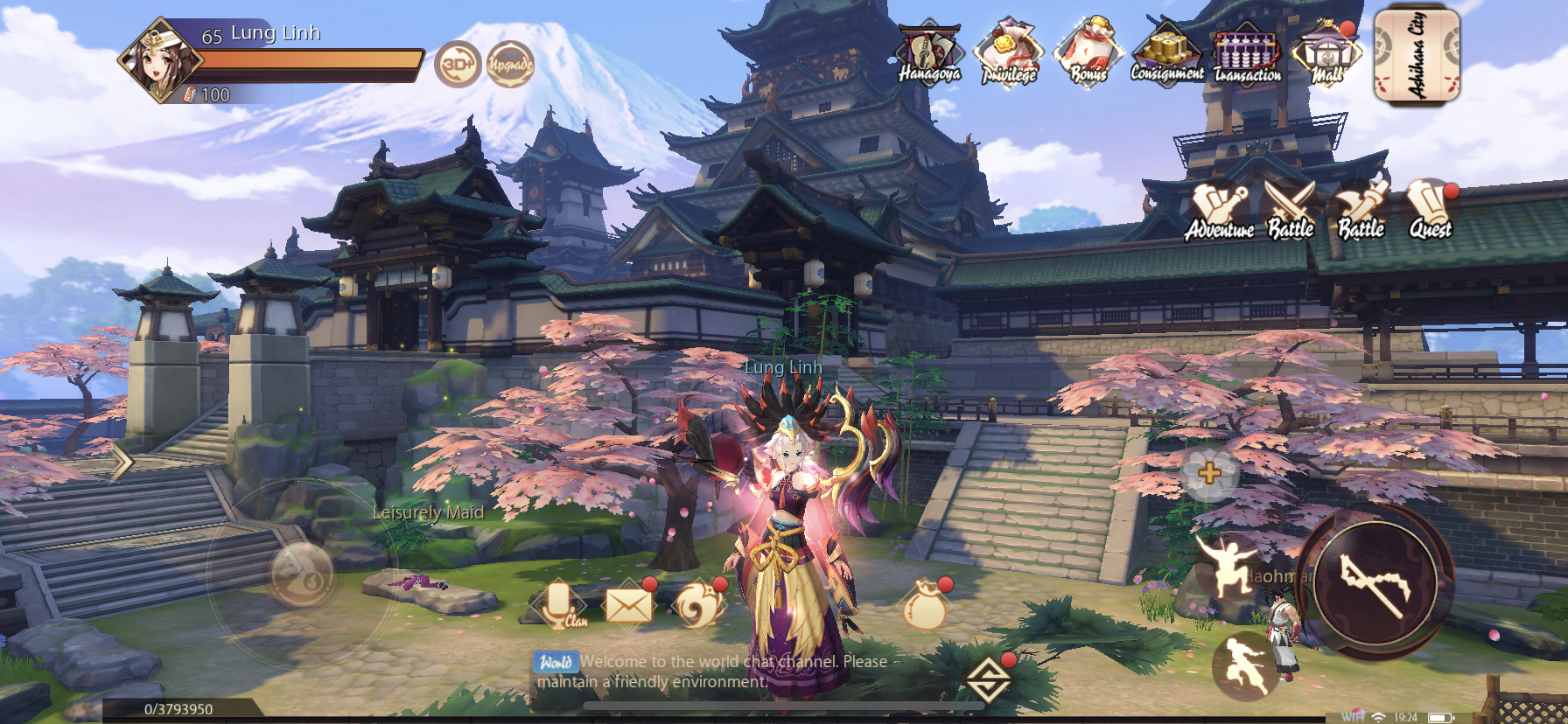The width and height of the screenshot is (1568, 724).
Task: Open the Quest scroll
Action: point(1430,210)
